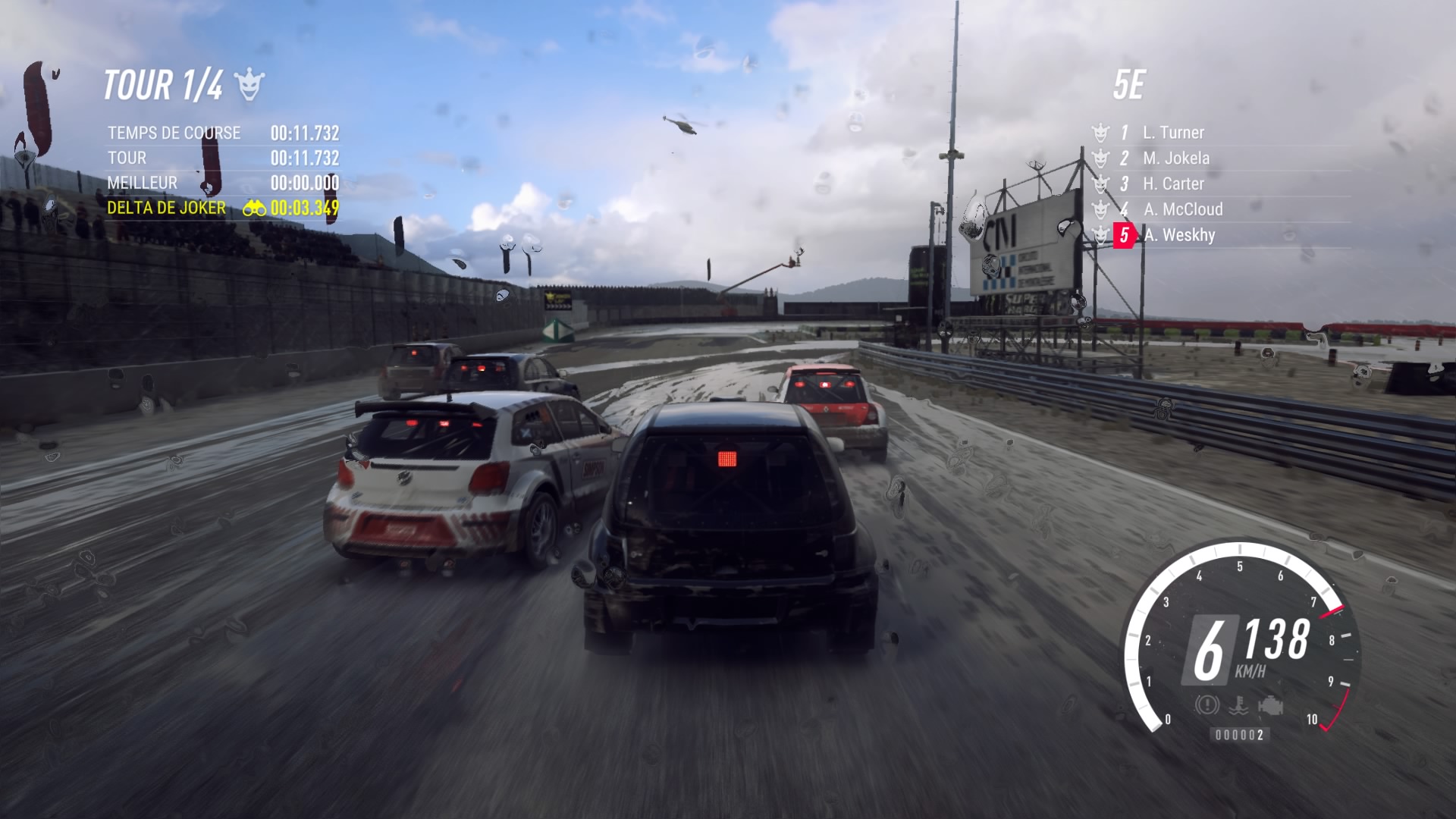Click the engine warning icon on the tachometer

click(1269, 705)
